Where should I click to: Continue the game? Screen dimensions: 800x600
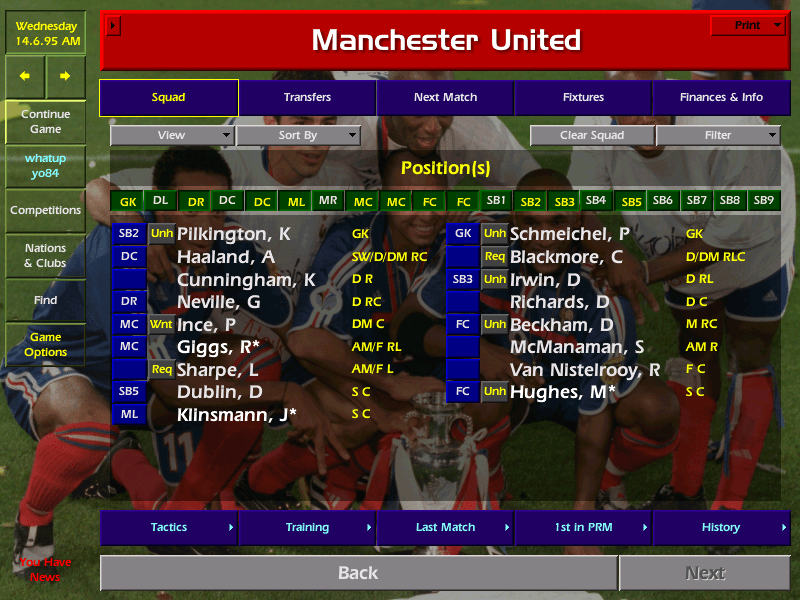pos(45,122)
